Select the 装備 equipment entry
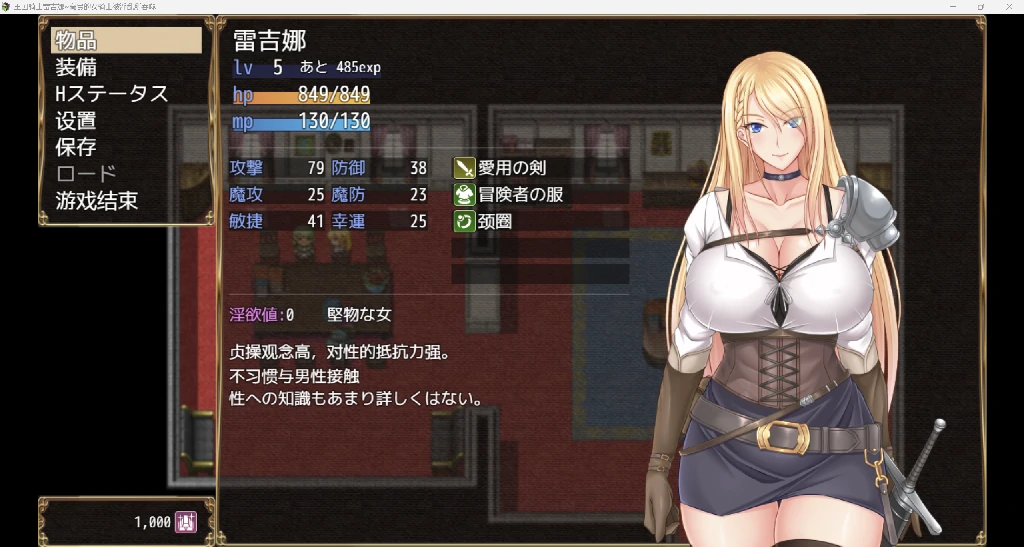 click(x=126, y=67)
